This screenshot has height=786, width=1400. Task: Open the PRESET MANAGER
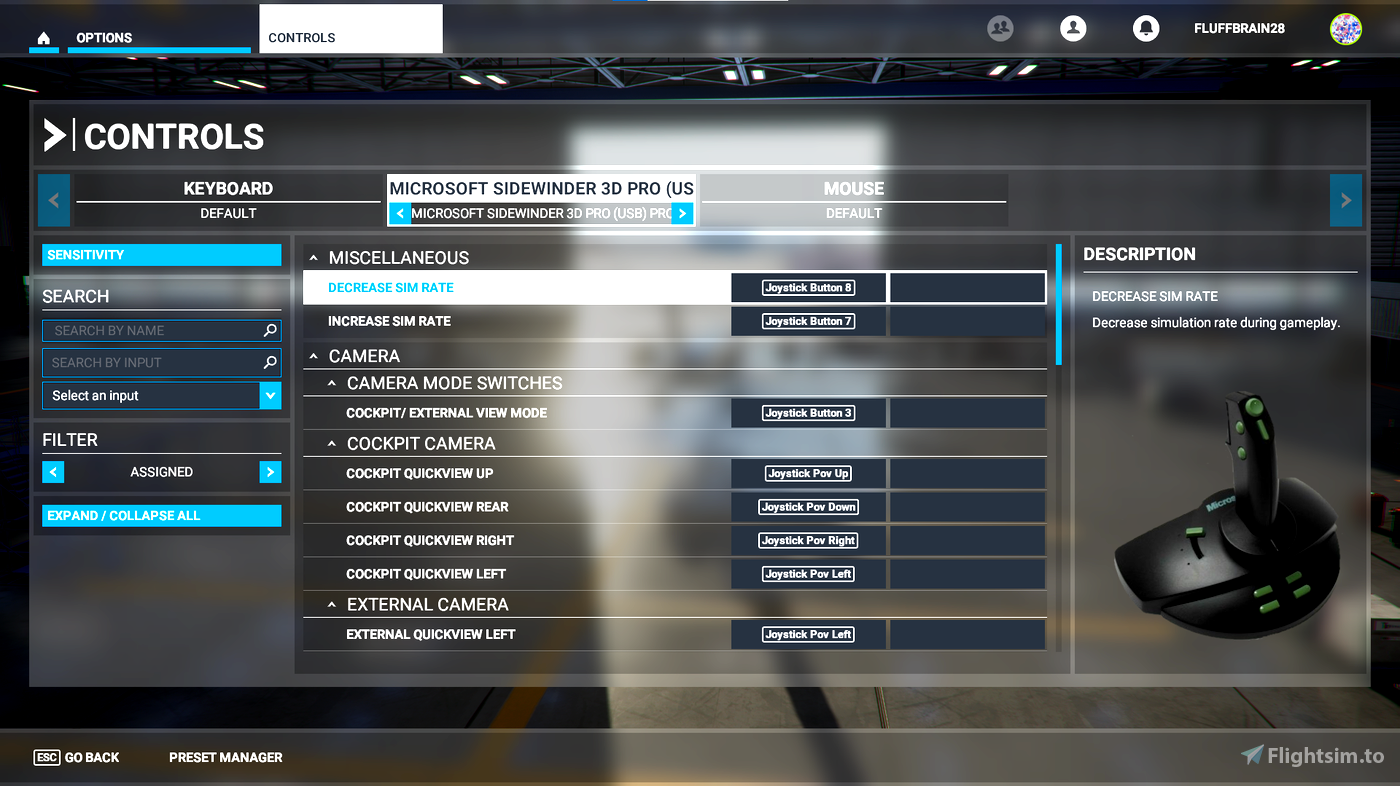(225, 757)
